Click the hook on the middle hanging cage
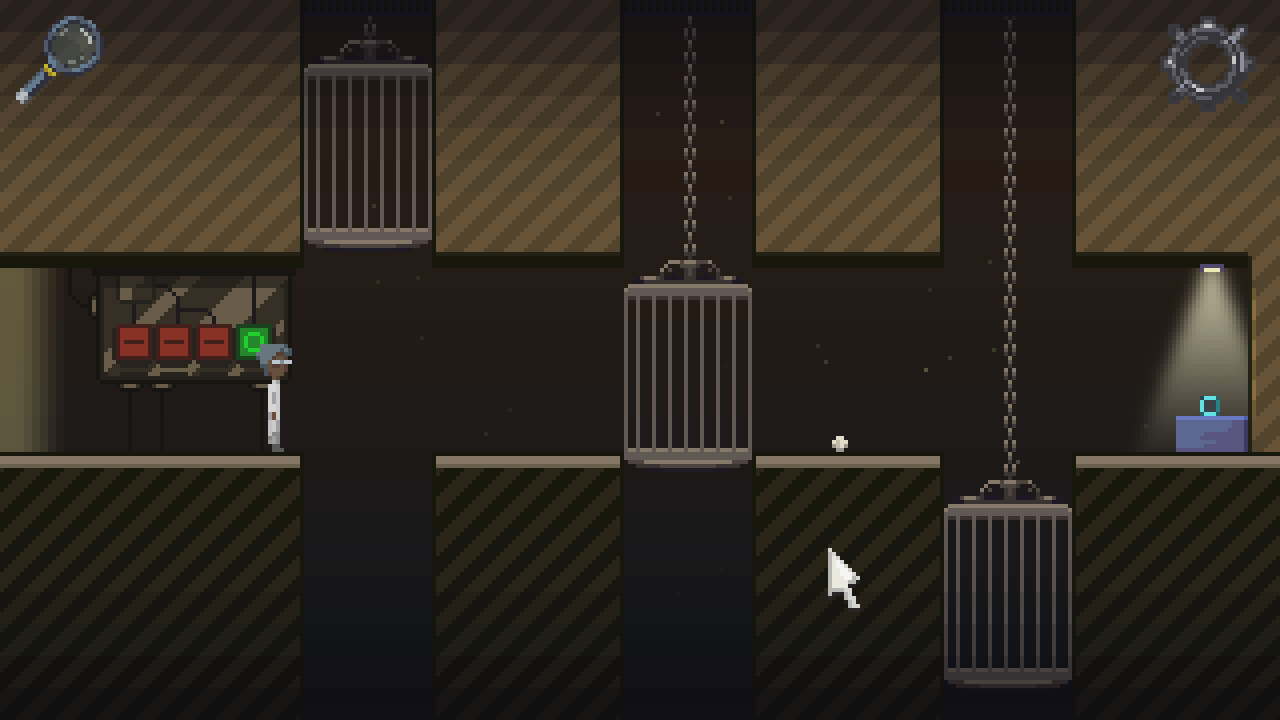This screenshot has width=1280, height=720. pyautogui.click(x=687, y=268)
